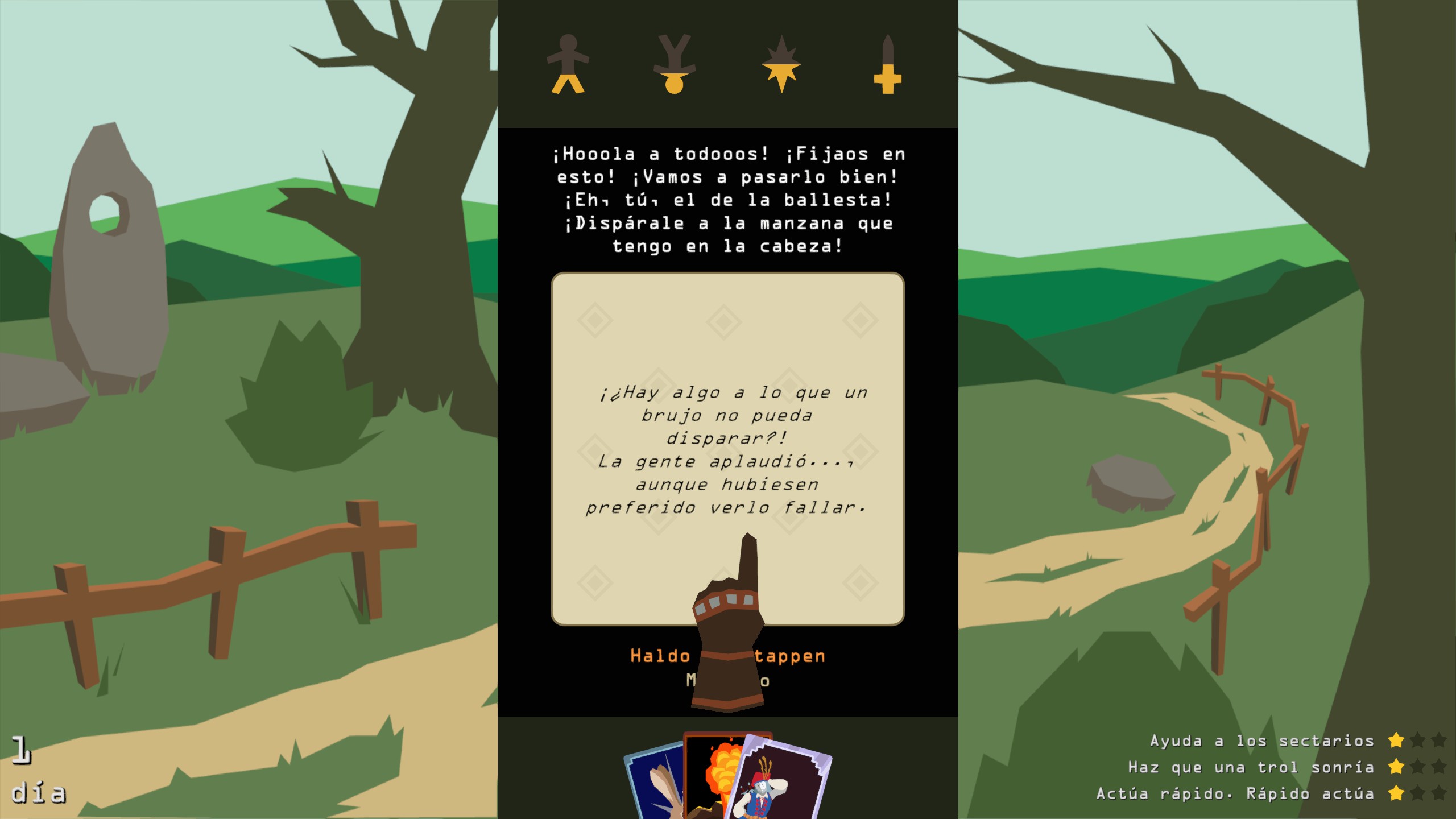Click the gold star beside 'Haz que una trol sonría'
Viewport: 1456px width, 819px height.
1396,766
